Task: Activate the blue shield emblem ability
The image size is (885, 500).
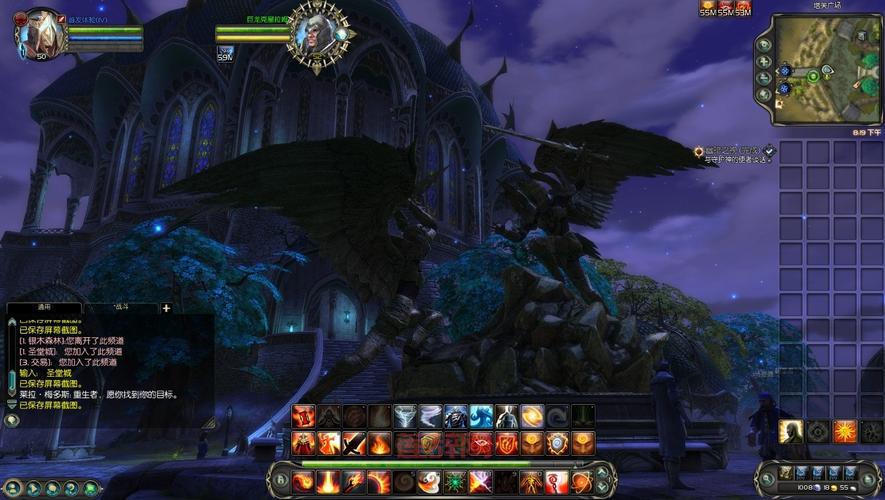Action: coord(558,443)
